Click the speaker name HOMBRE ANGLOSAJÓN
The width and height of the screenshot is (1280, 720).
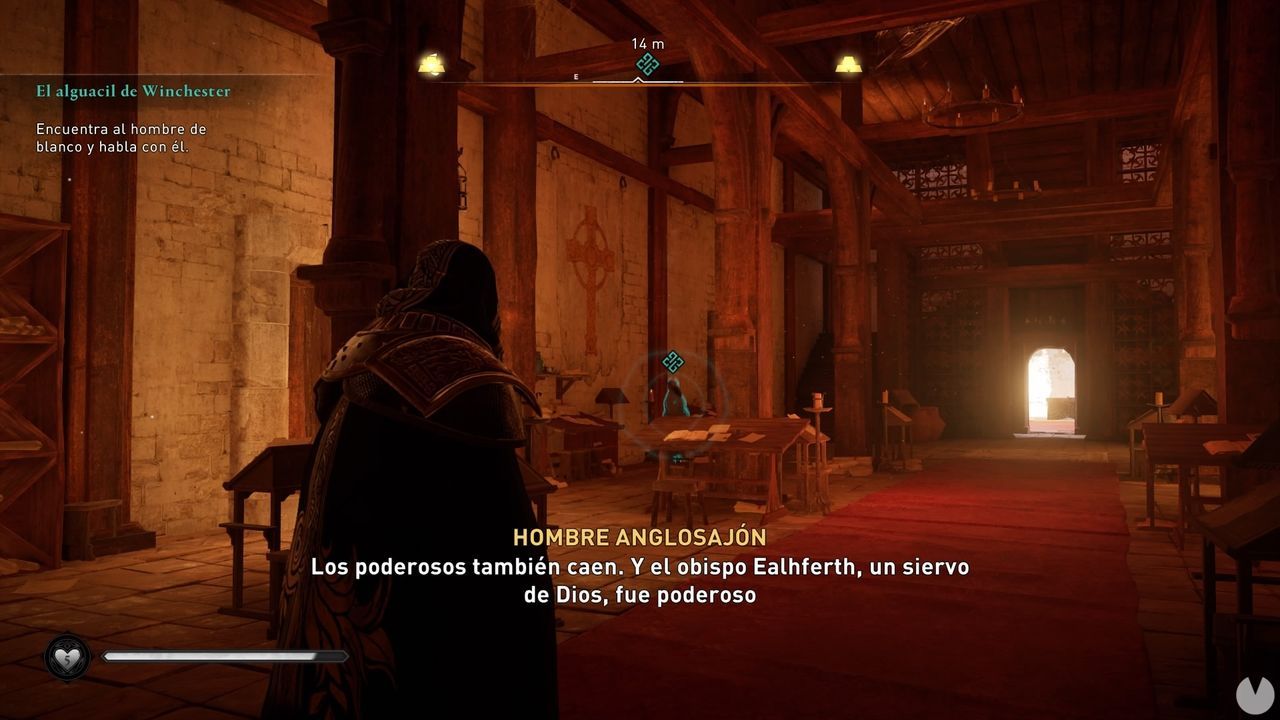[638, 535]
